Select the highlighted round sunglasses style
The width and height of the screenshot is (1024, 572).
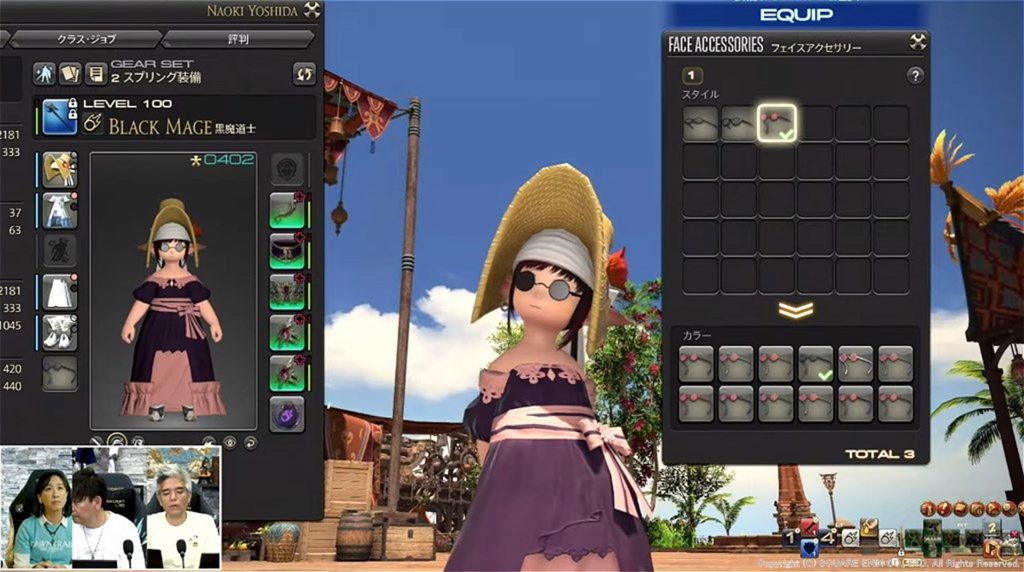(777, 123)
